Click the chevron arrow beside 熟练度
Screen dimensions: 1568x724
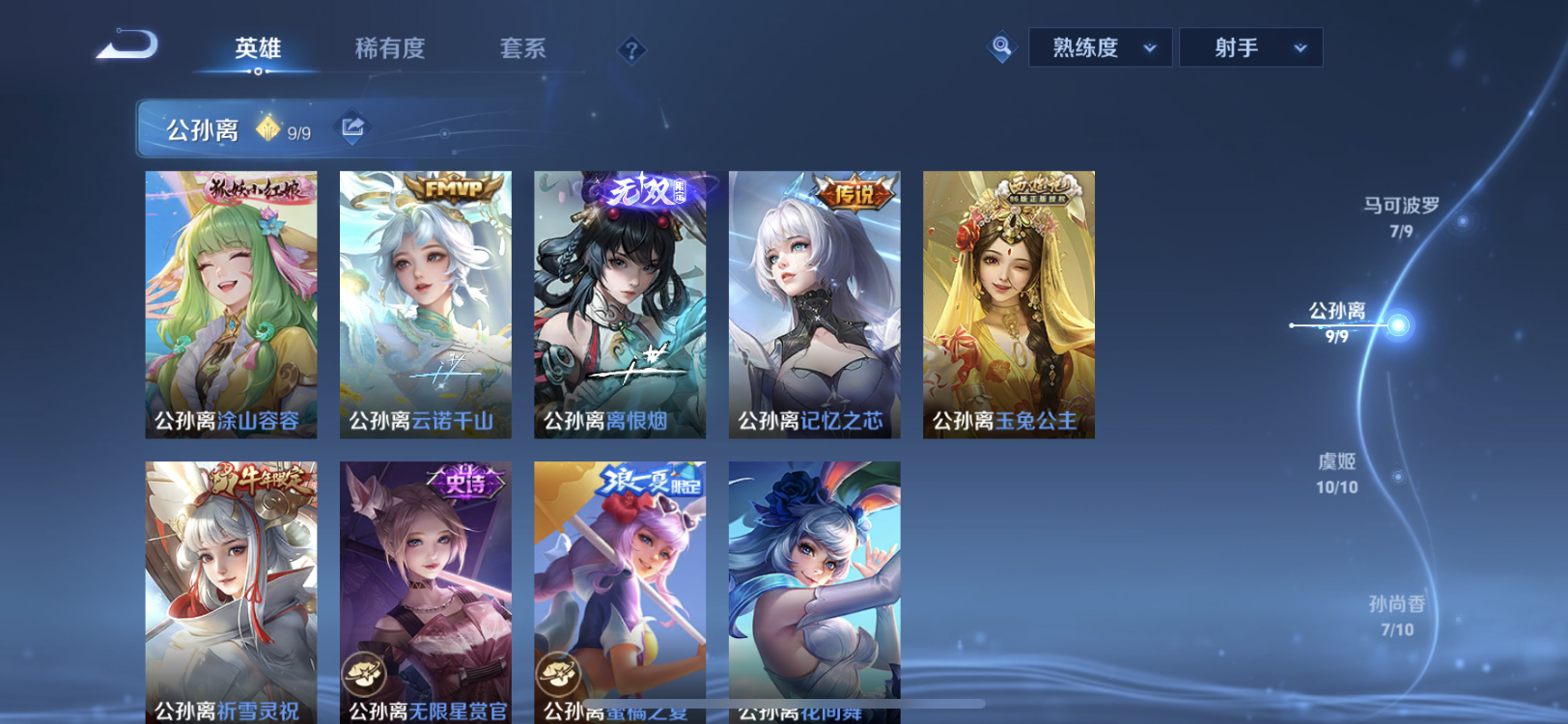(1148, 46)
